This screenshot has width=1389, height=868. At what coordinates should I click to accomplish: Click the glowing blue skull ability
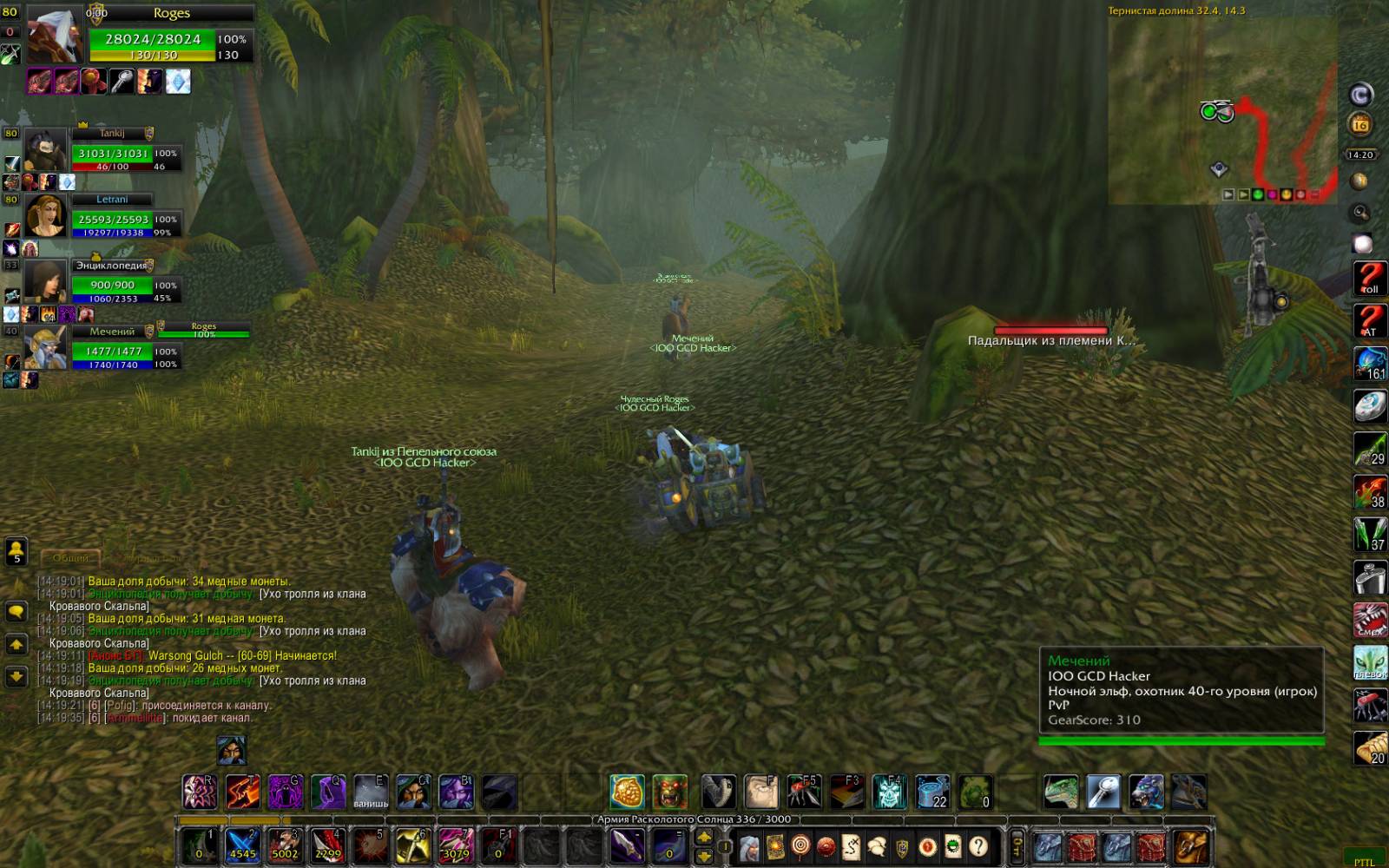890,792
